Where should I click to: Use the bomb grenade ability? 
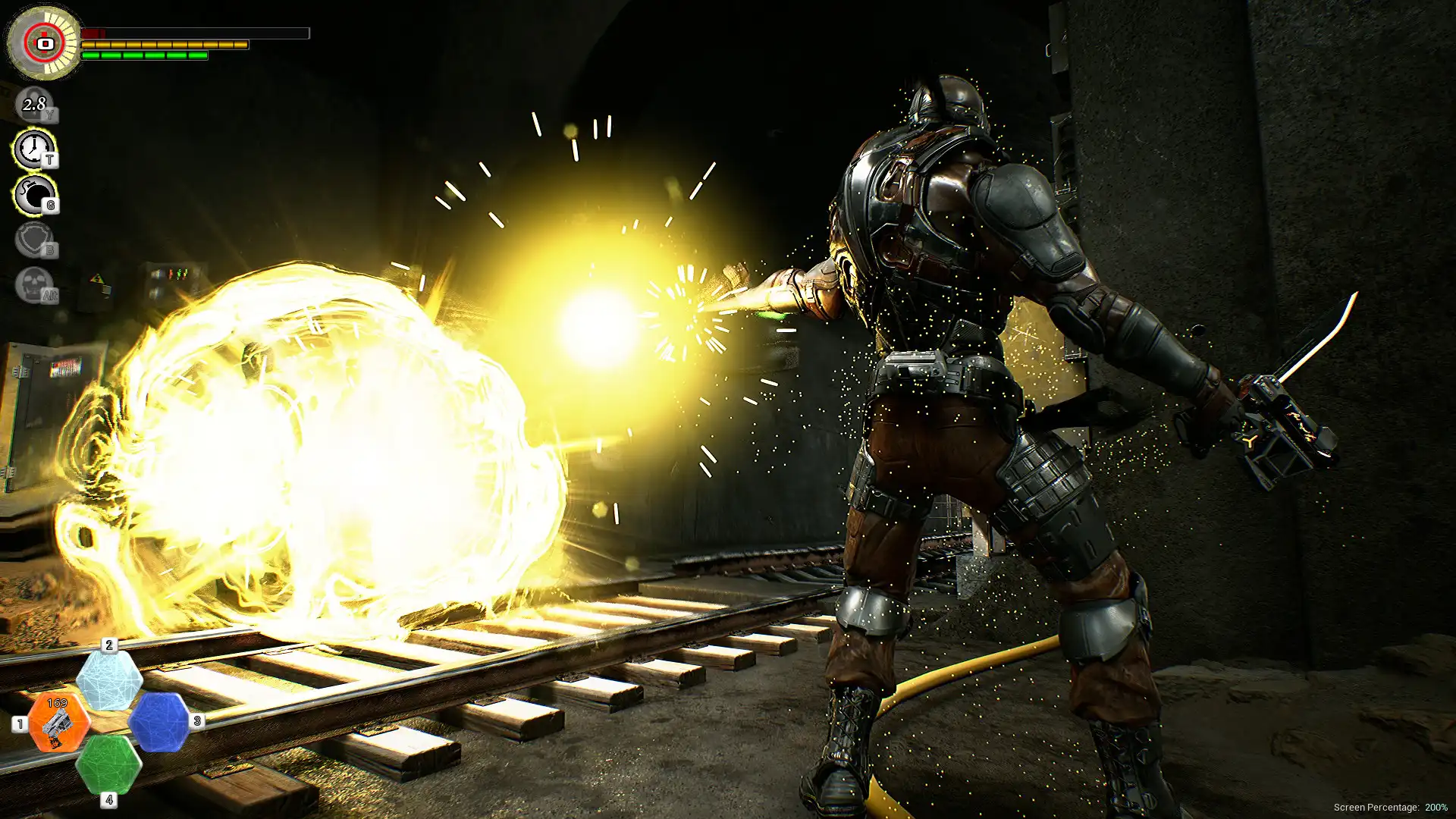coord(34,194)
